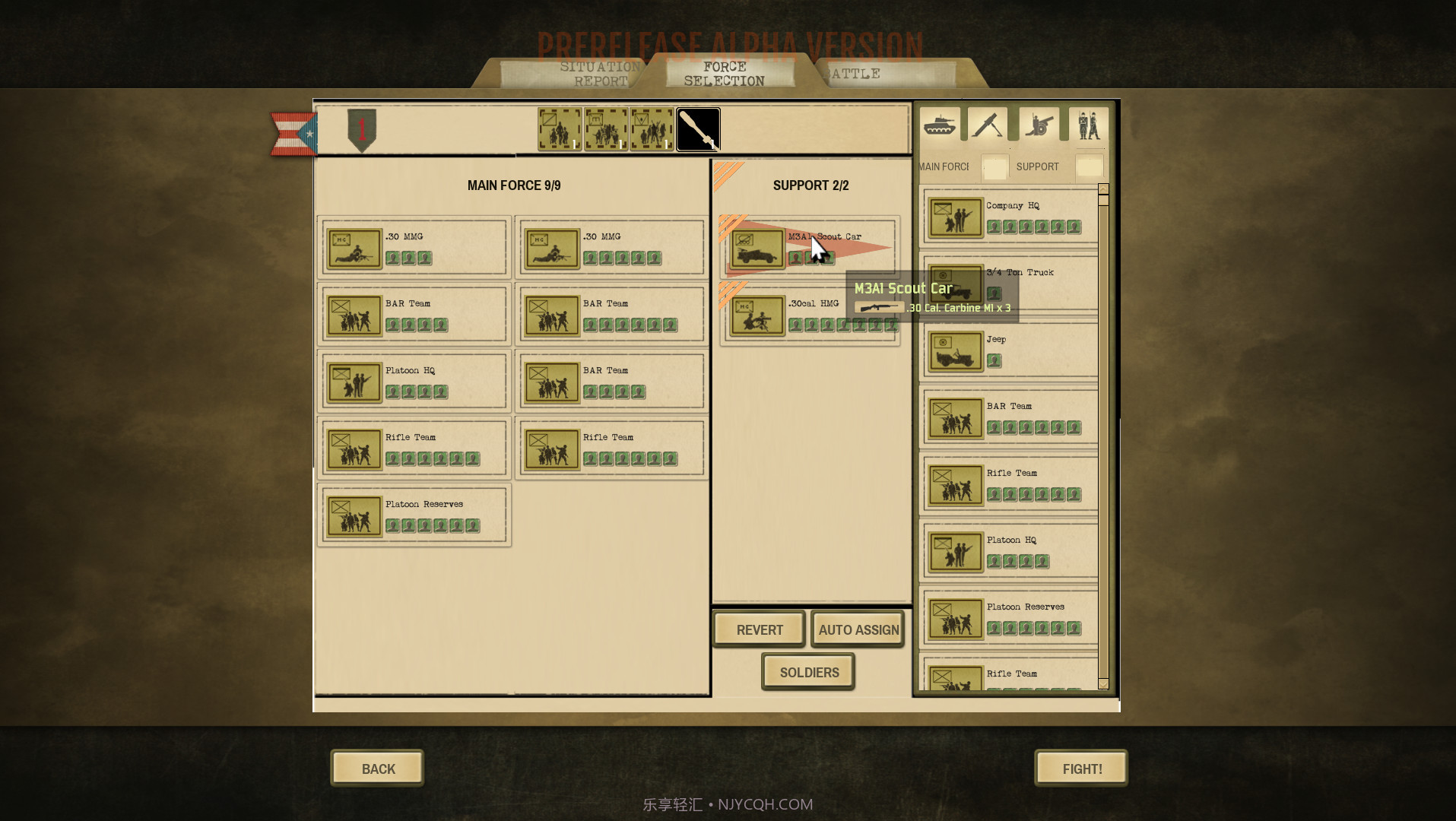Select the artillery filter icon
This screenshot has width=1456, height=821.
pos(1039,123)
